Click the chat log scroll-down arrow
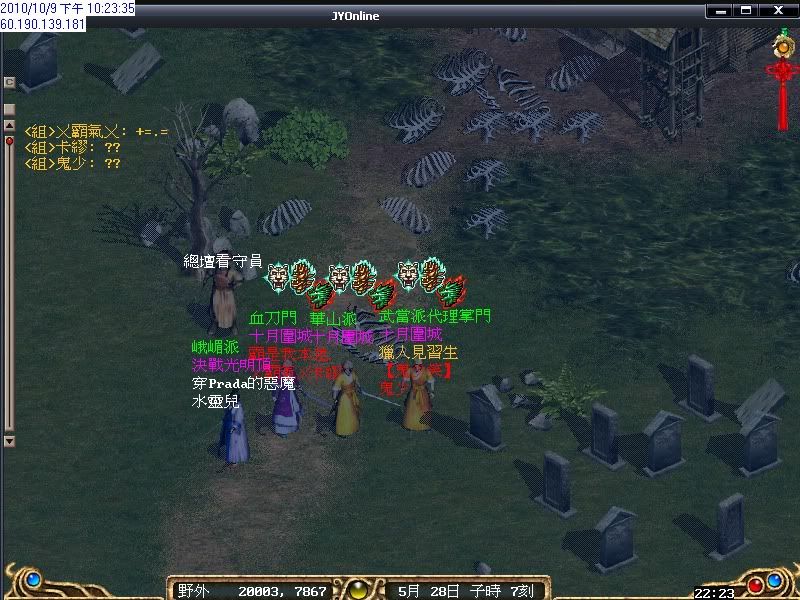 pos(9,440)
